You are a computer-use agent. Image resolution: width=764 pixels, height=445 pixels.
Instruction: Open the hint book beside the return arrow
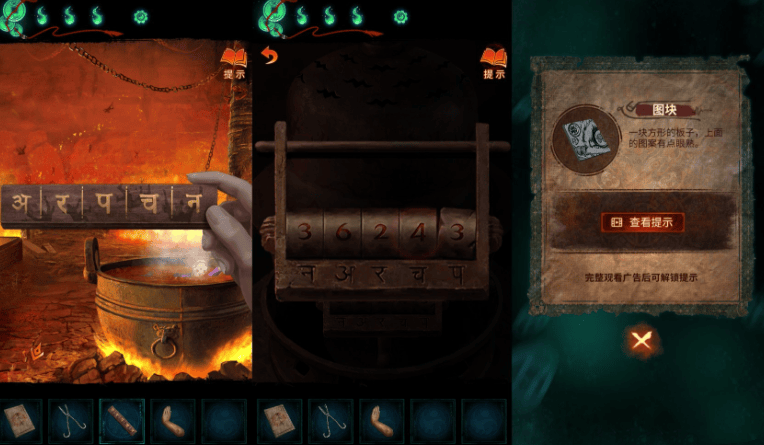coord(494,61)
